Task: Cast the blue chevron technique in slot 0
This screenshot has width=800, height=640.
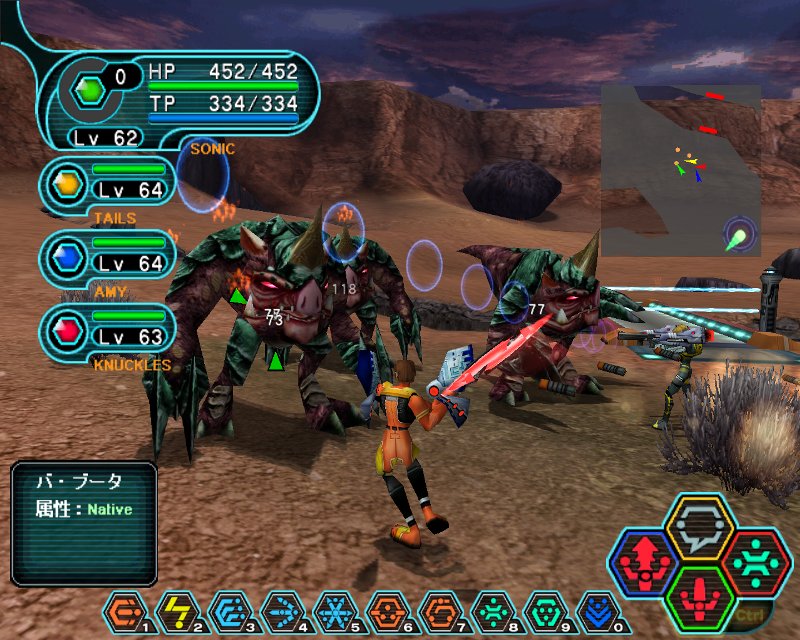Action: pyautogui.click(x=596, y=610)
